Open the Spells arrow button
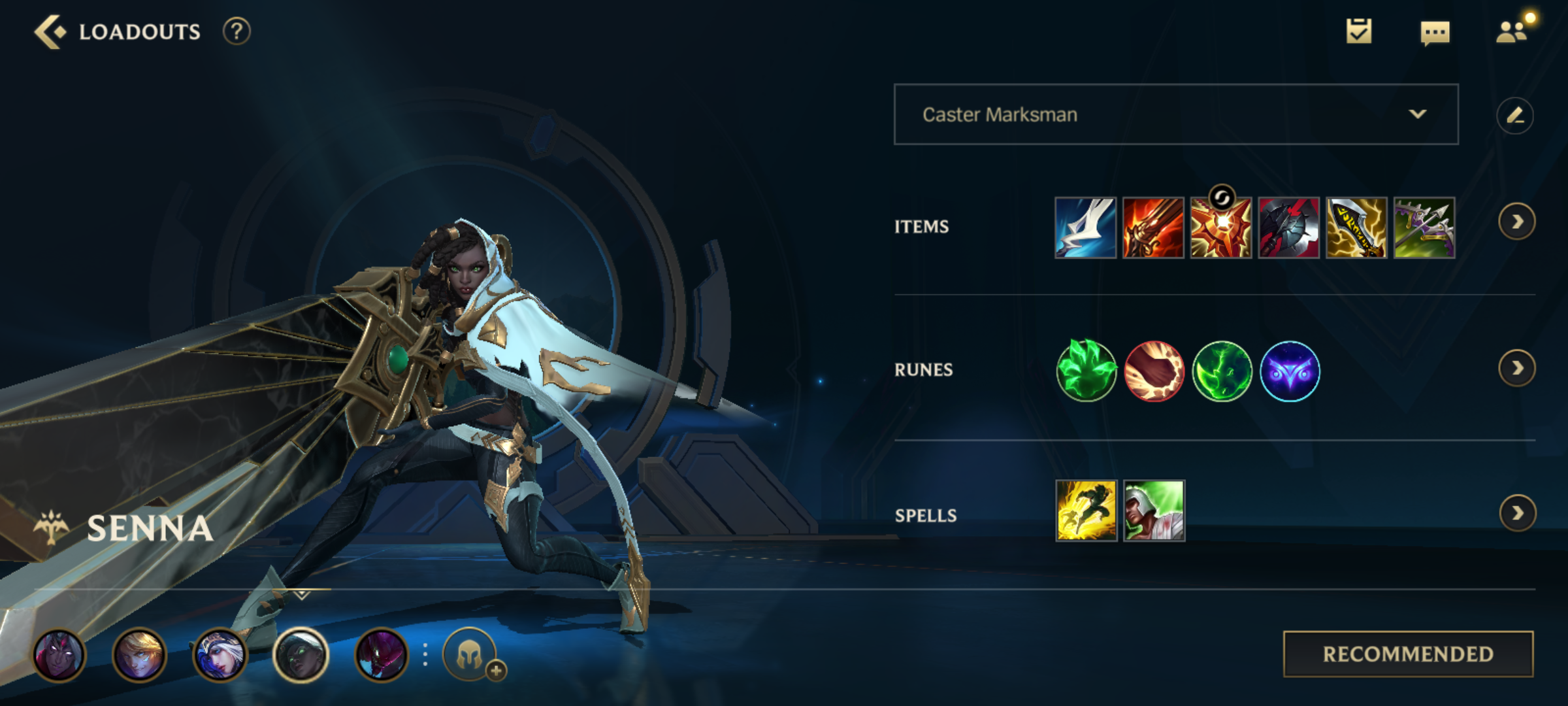The height and width of the screenshot is (706, 1568). click(1517, 513)
